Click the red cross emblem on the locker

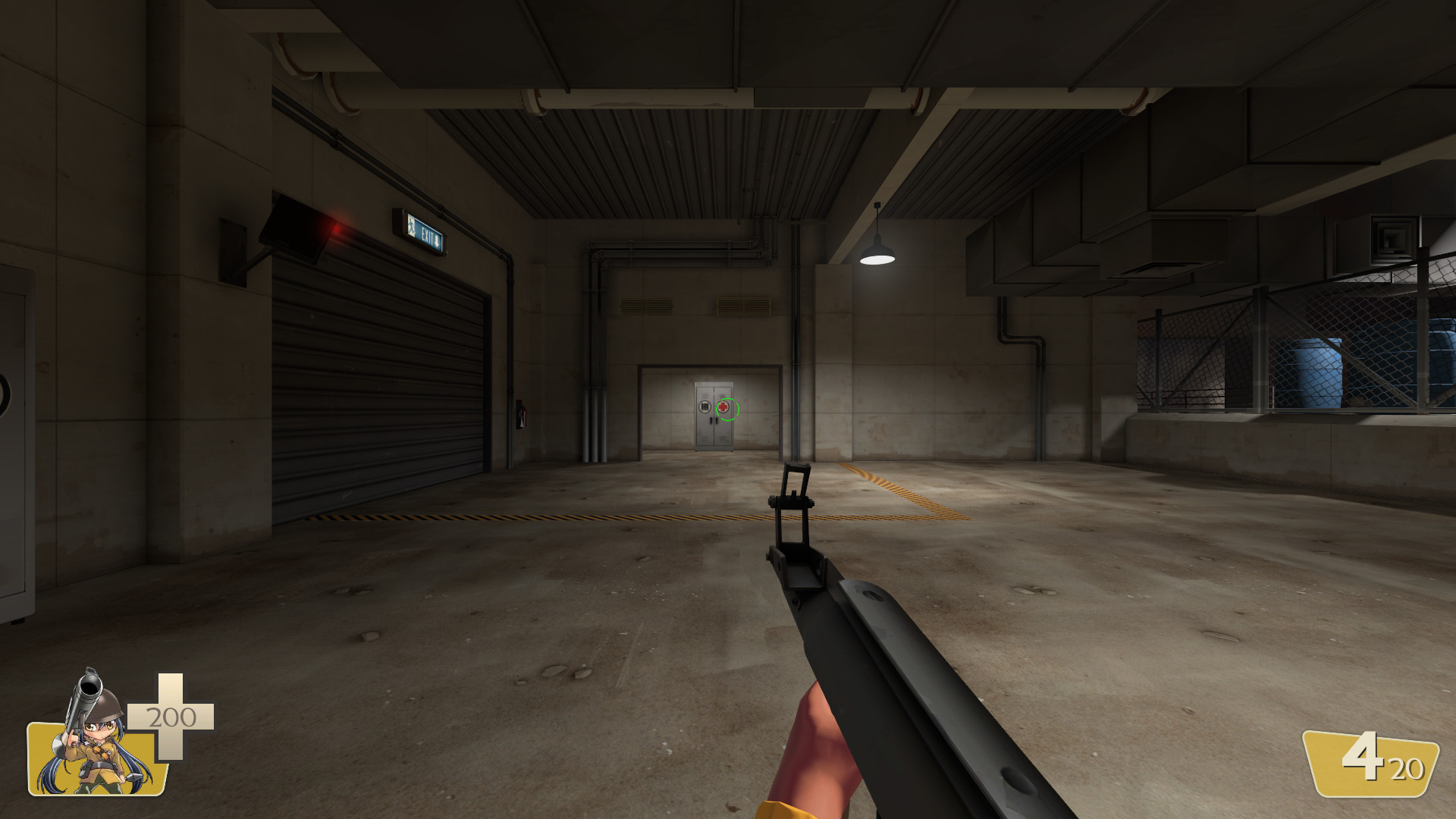[723, 407]
